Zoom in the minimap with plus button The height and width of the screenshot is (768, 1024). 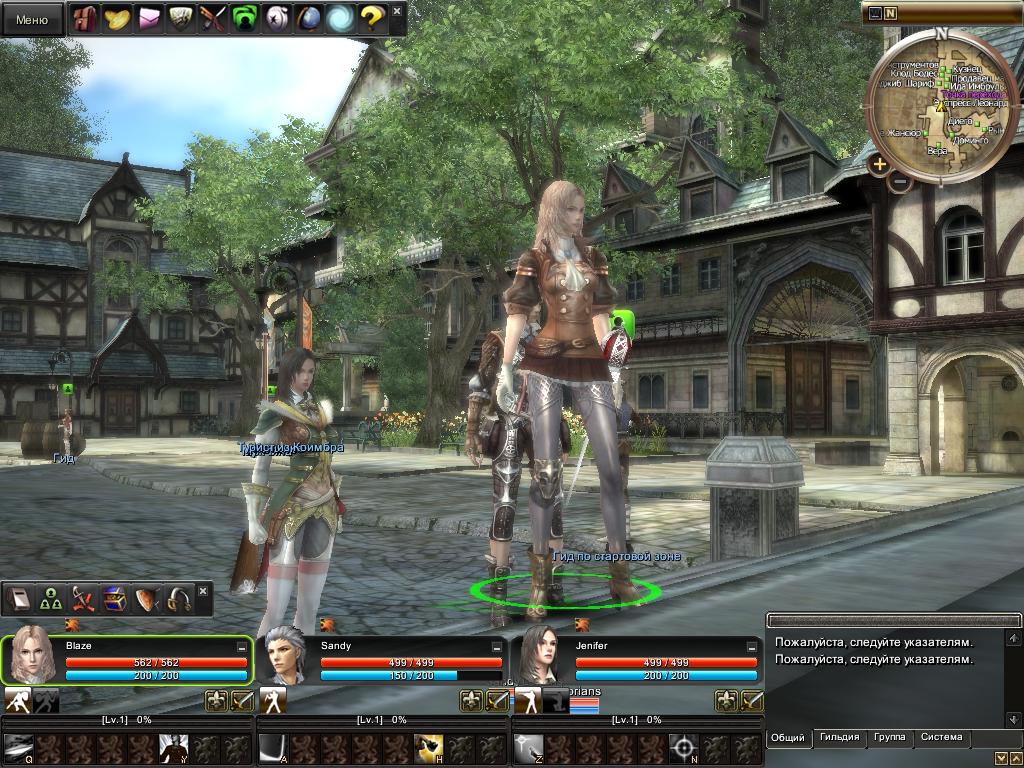(879, 164)
